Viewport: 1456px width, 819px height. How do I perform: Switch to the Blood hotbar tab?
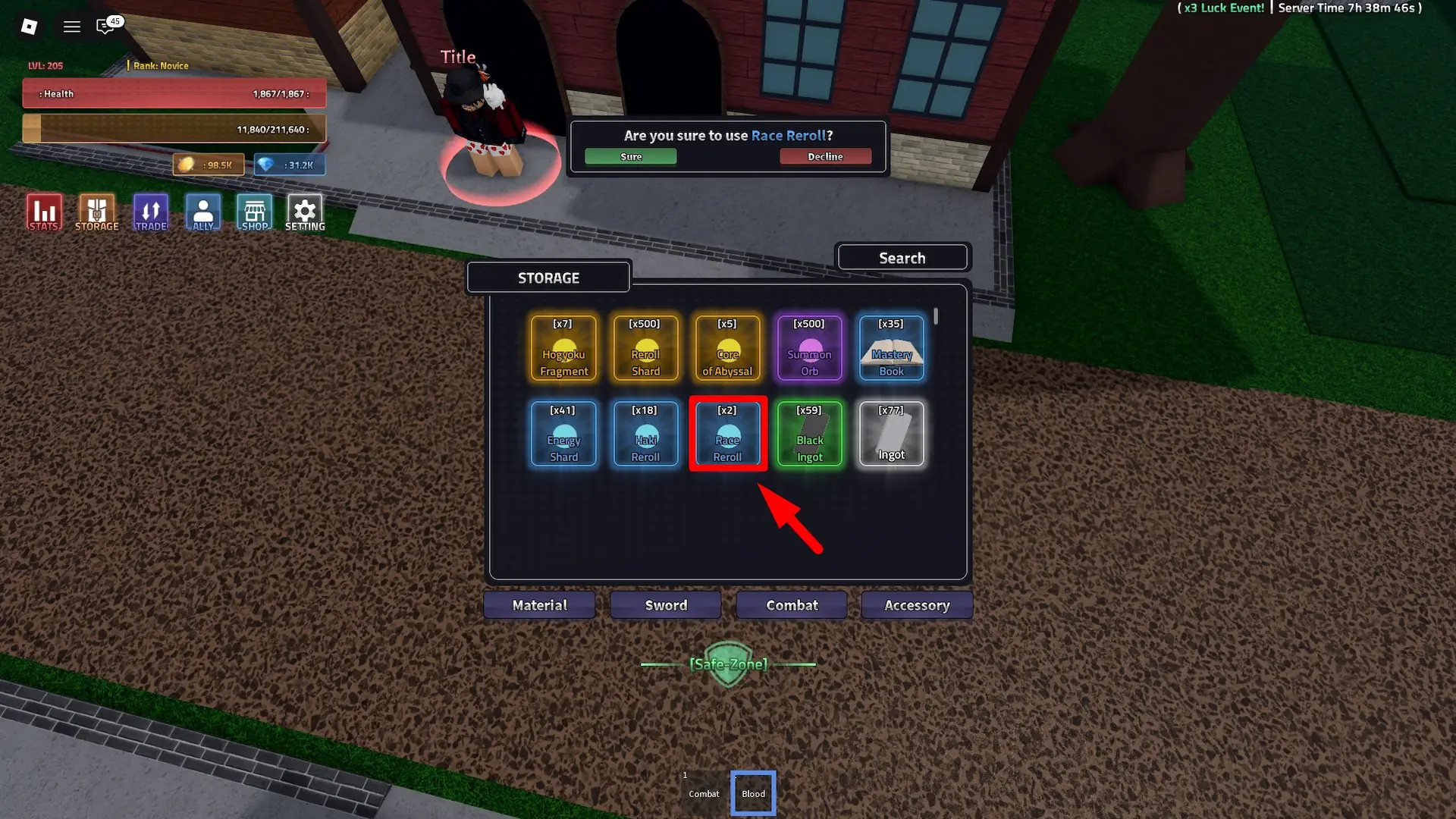click(752, 793)
